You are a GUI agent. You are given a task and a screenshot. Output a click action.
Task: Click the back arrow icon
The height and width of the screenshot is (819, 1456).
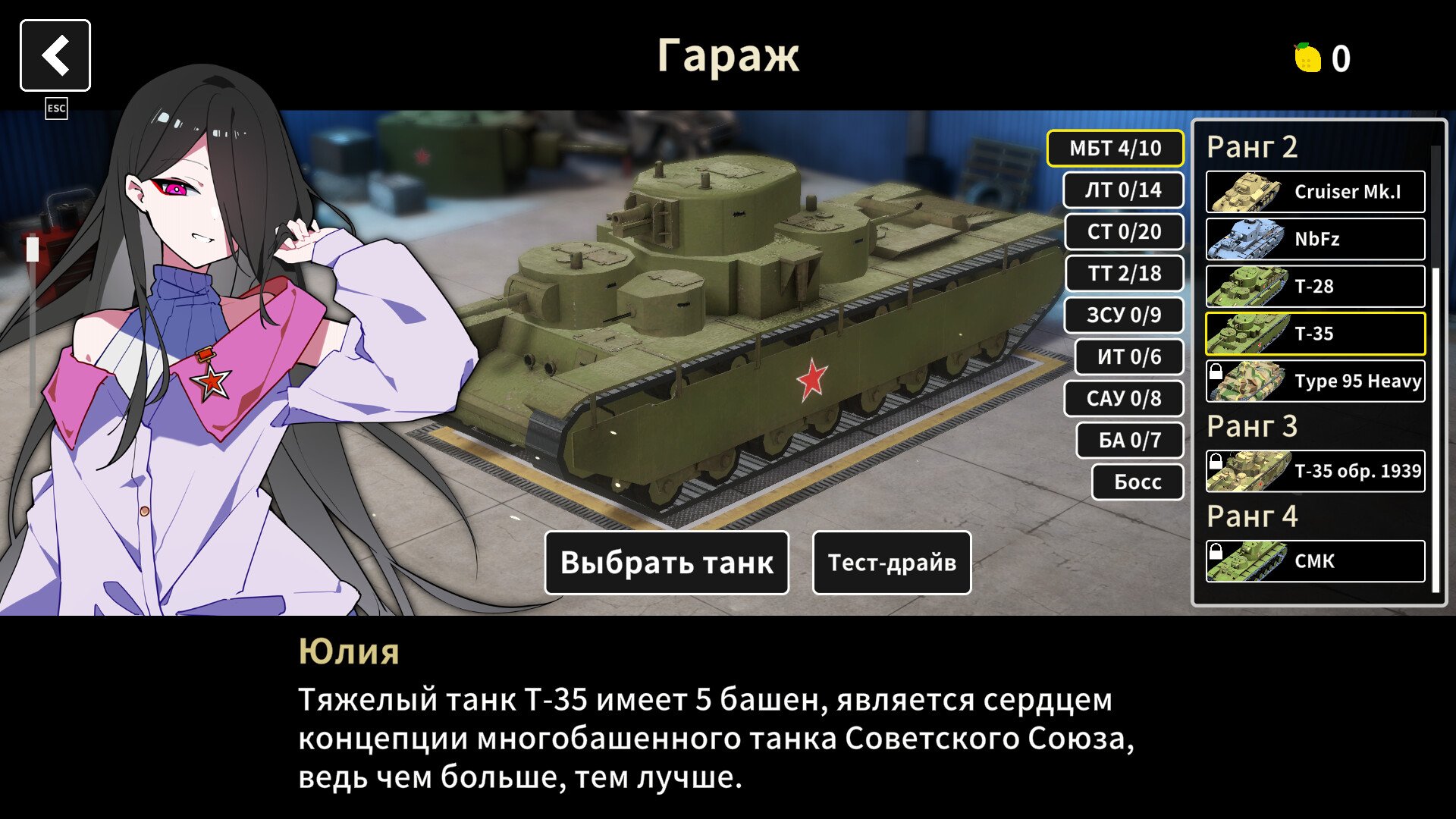click(55, 54)
